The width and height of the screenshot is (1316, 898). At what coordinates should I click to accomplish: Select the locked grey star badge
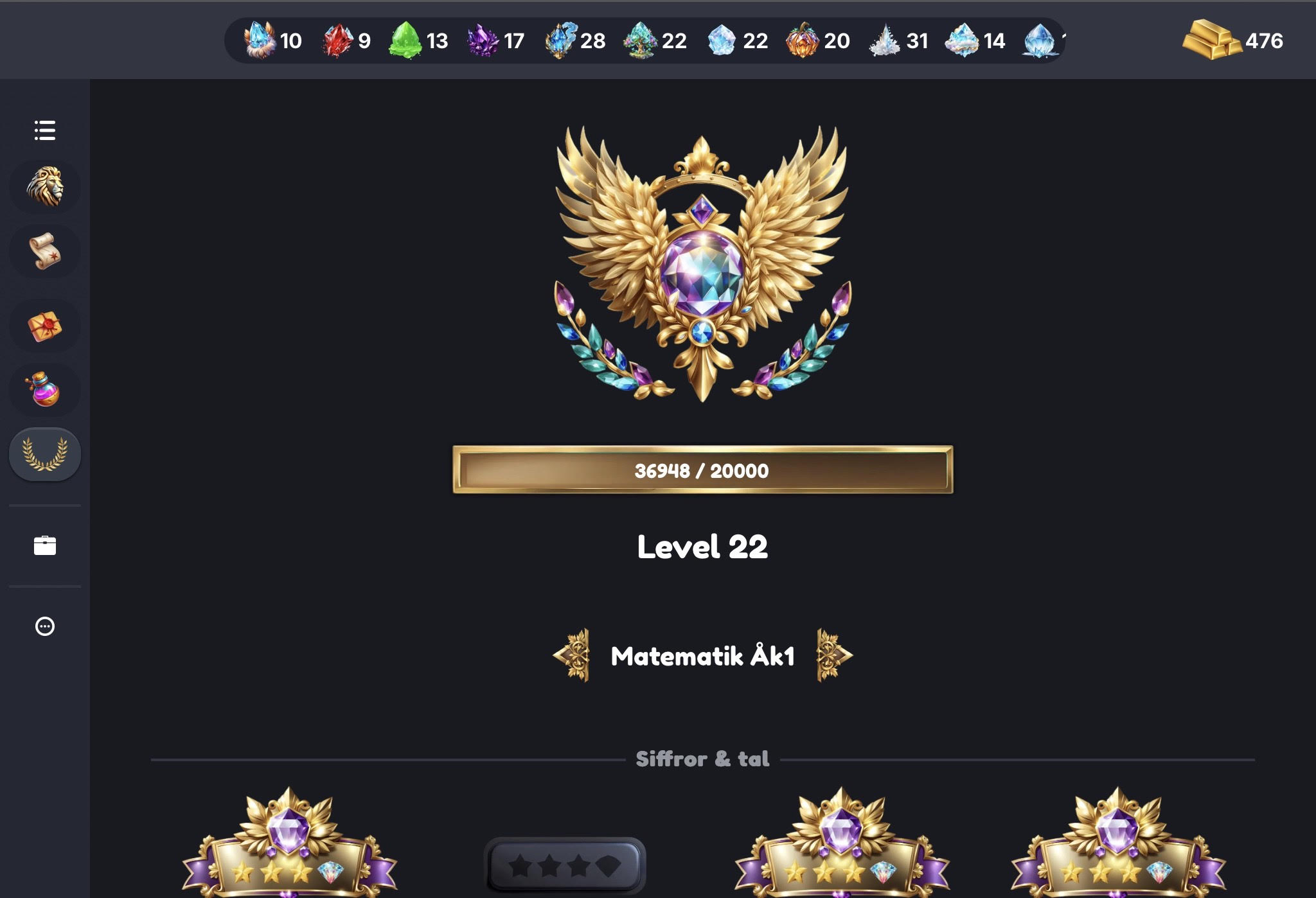click(x=565, y=866)
